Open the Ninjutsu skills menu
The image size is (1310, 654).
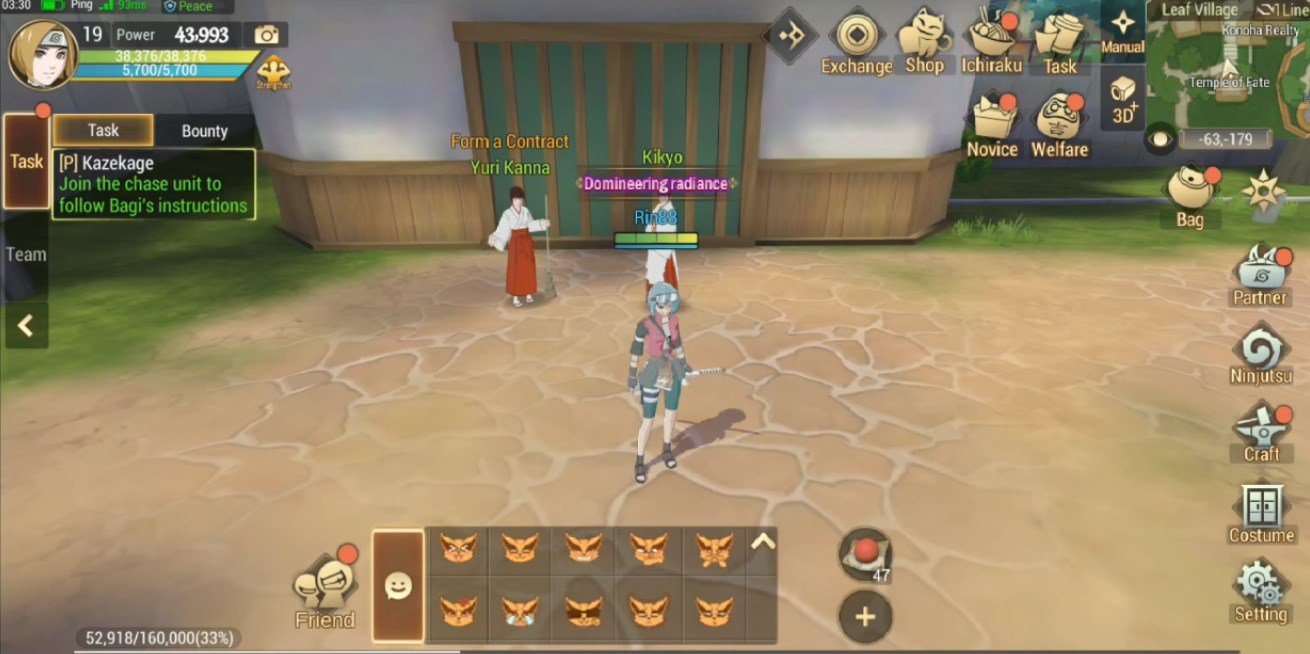click(1259, 355)
